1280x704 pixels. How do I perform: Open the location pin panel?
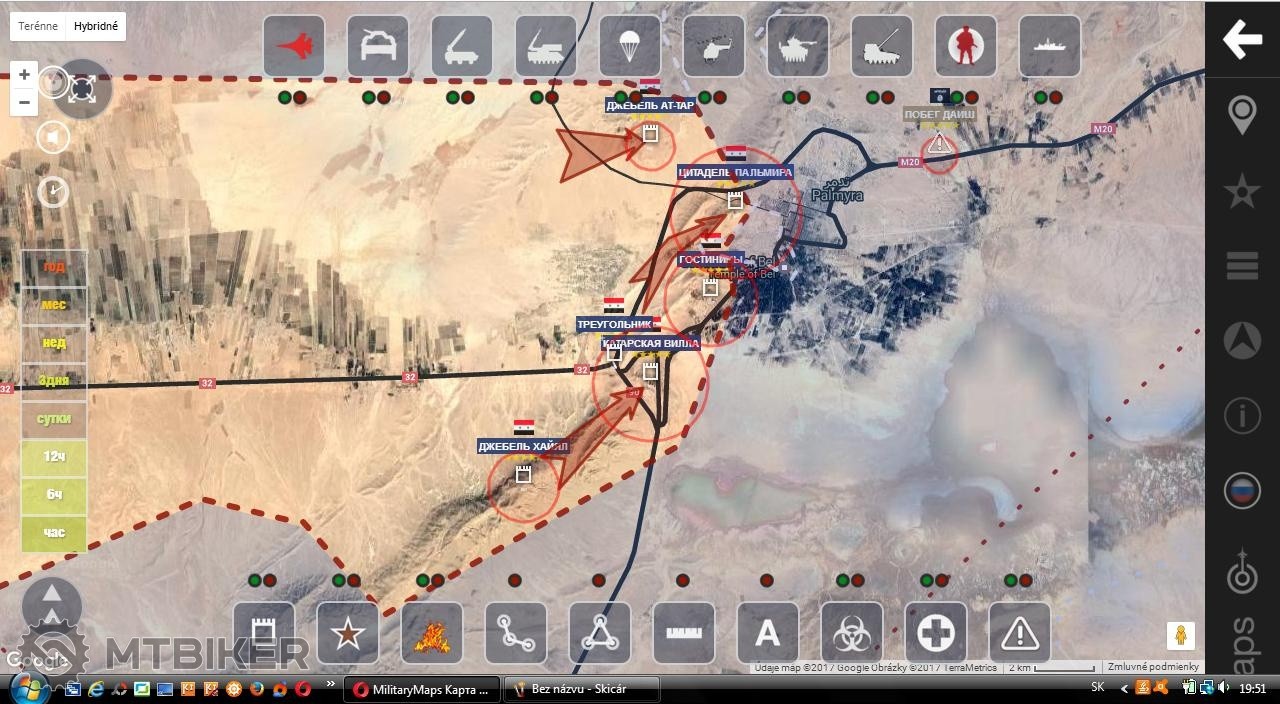[1242, 115]
